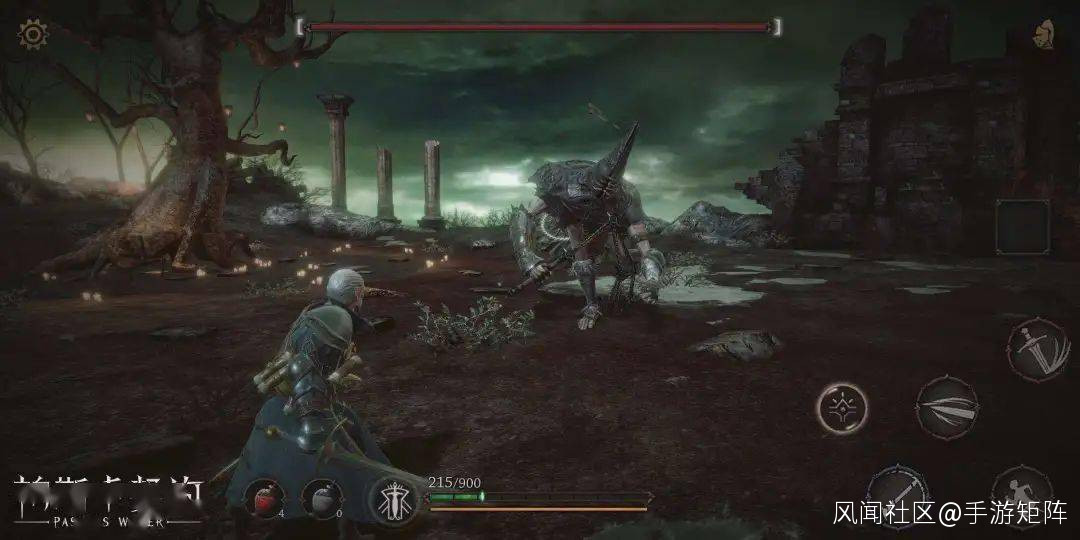This screenshot has height=540, width=1080.
Task: Hit the running figure dodge button
Action: click(1020, 493)
